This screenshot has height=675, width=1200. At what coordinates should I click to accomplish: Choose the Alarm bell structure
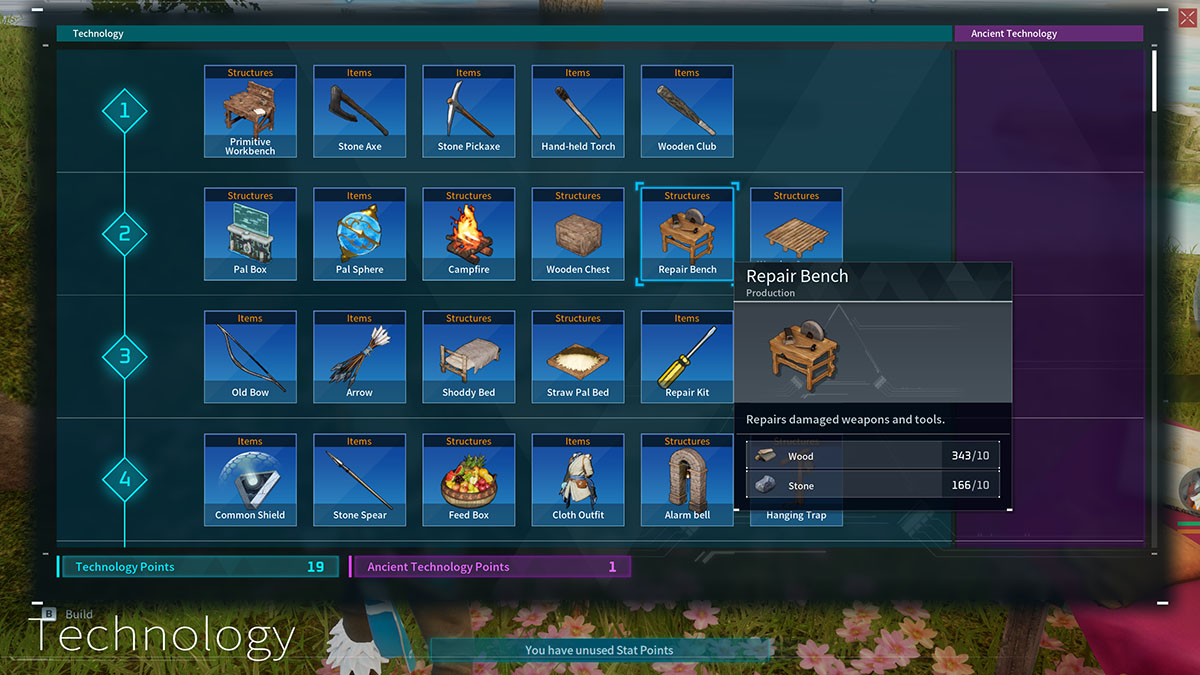687,480
